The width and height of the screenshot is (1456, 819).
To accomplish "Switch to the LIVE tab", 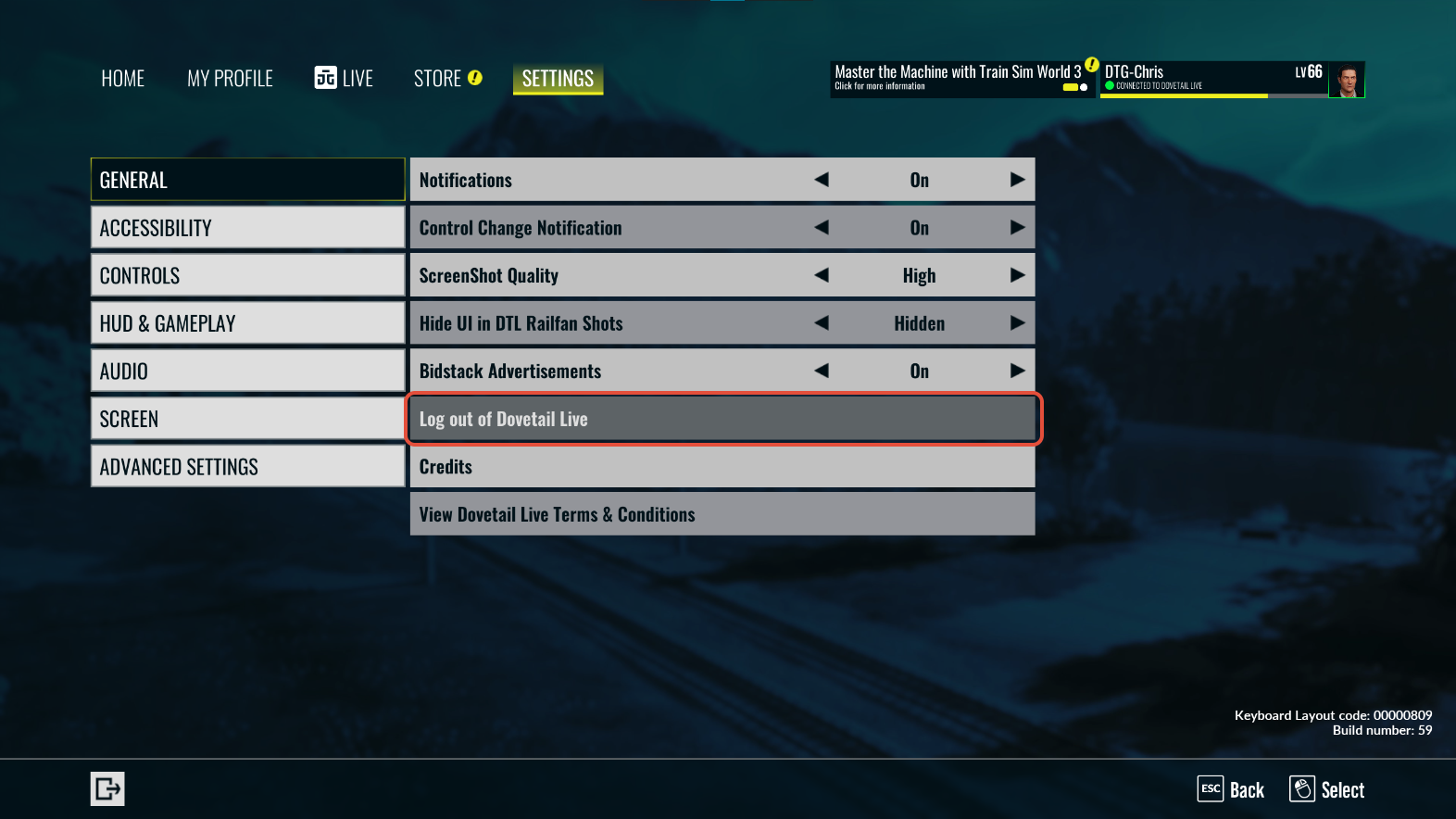I will [344, 79].
